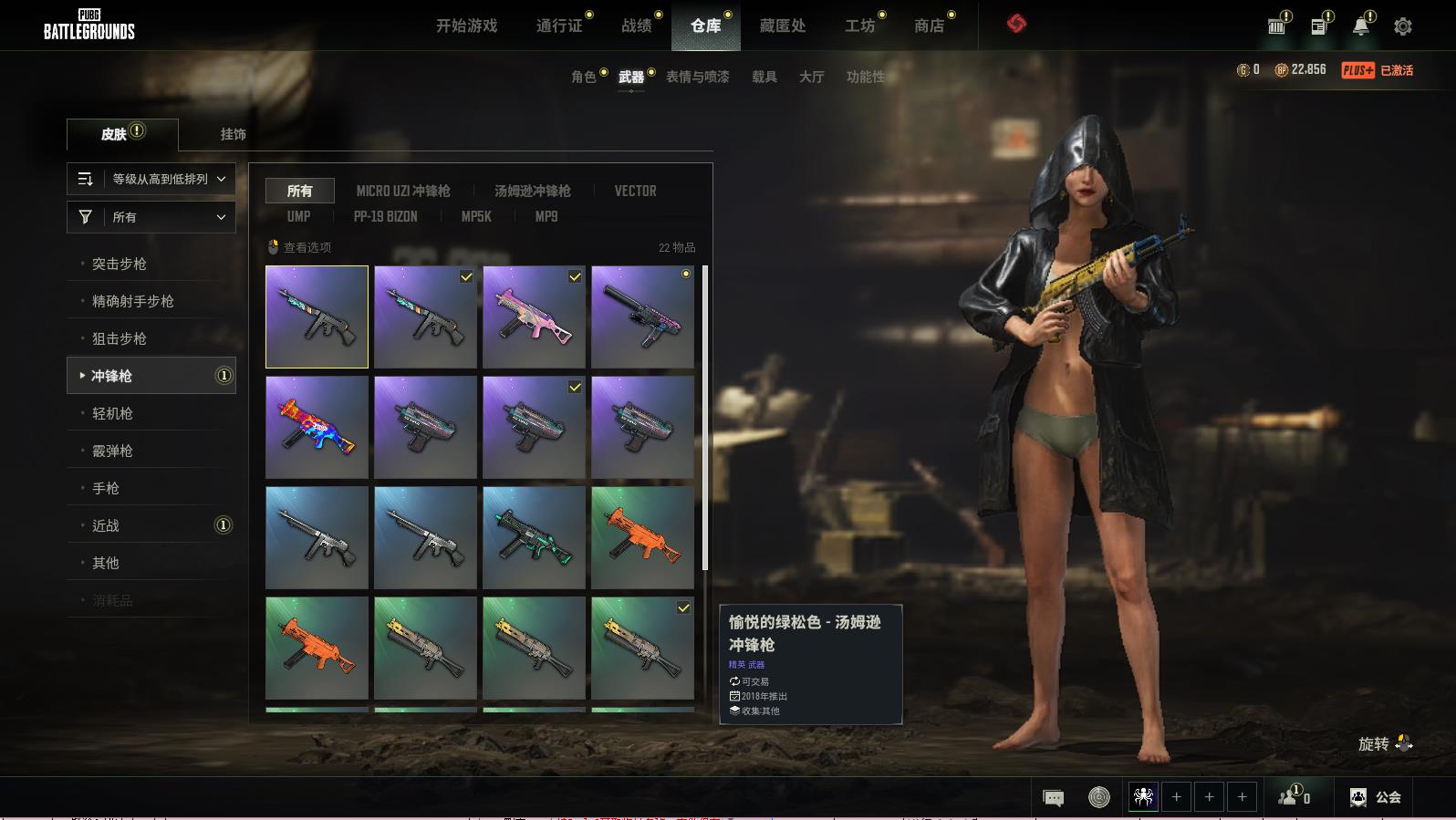Filter skins by MICRO UZI 冲锋枪
This screenshot has width=1456, height=820.
(x=403, y=191)
